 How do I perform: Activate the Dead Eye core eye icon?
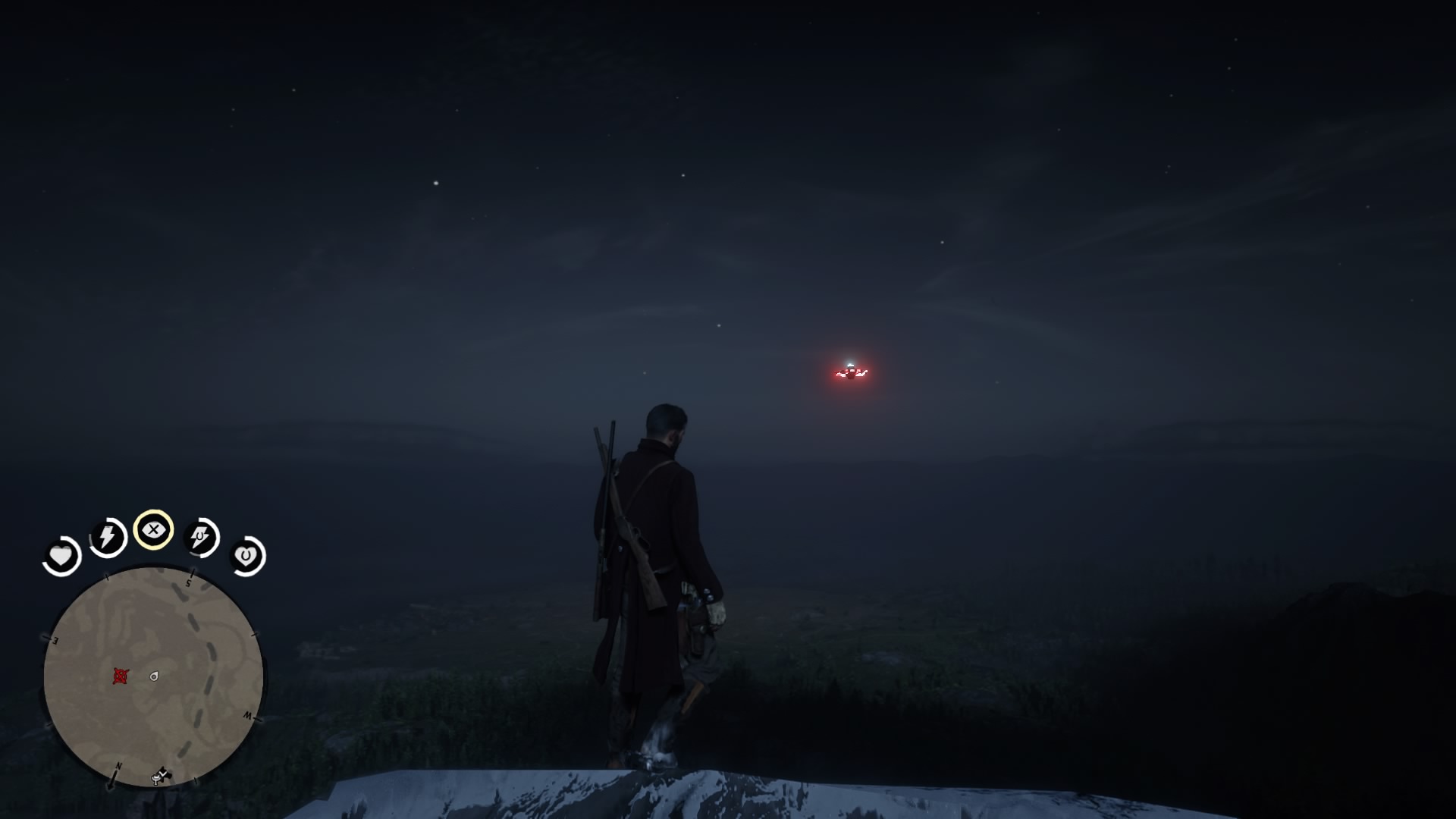point(153,529)
